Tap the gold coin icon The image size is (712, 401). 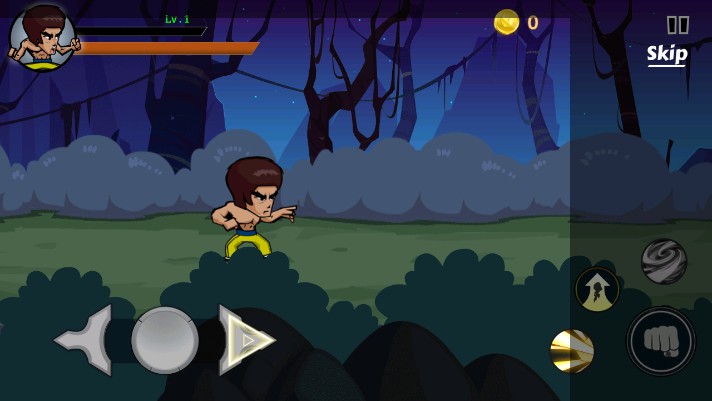pos(507,22)
